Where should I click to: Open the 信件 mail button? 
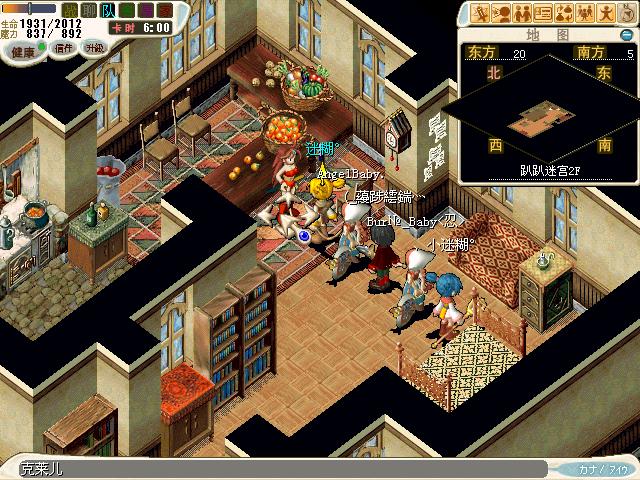(64, 47)
